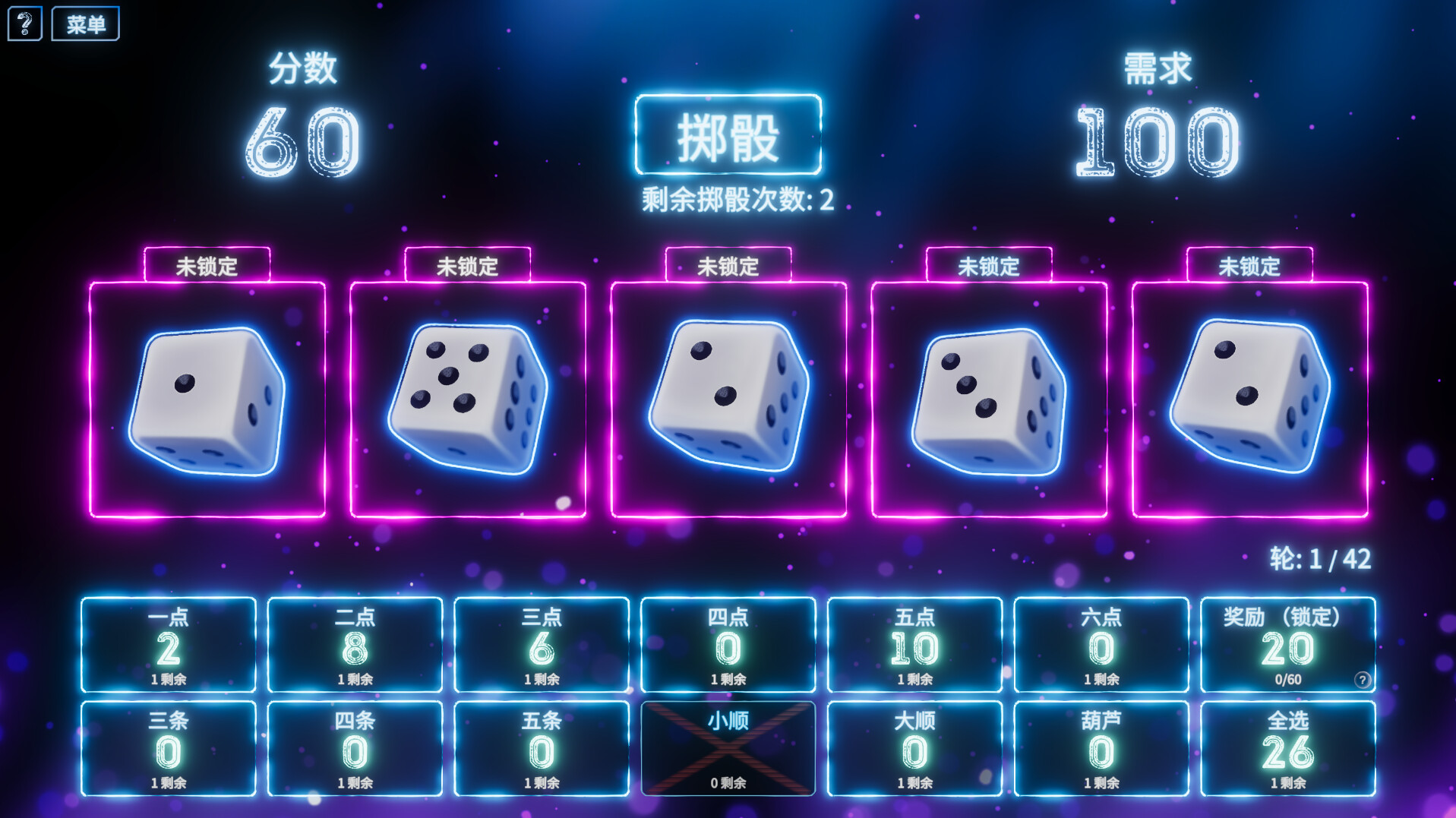
Task: Select the 二点 category worth 8
Action: [355, 646]
